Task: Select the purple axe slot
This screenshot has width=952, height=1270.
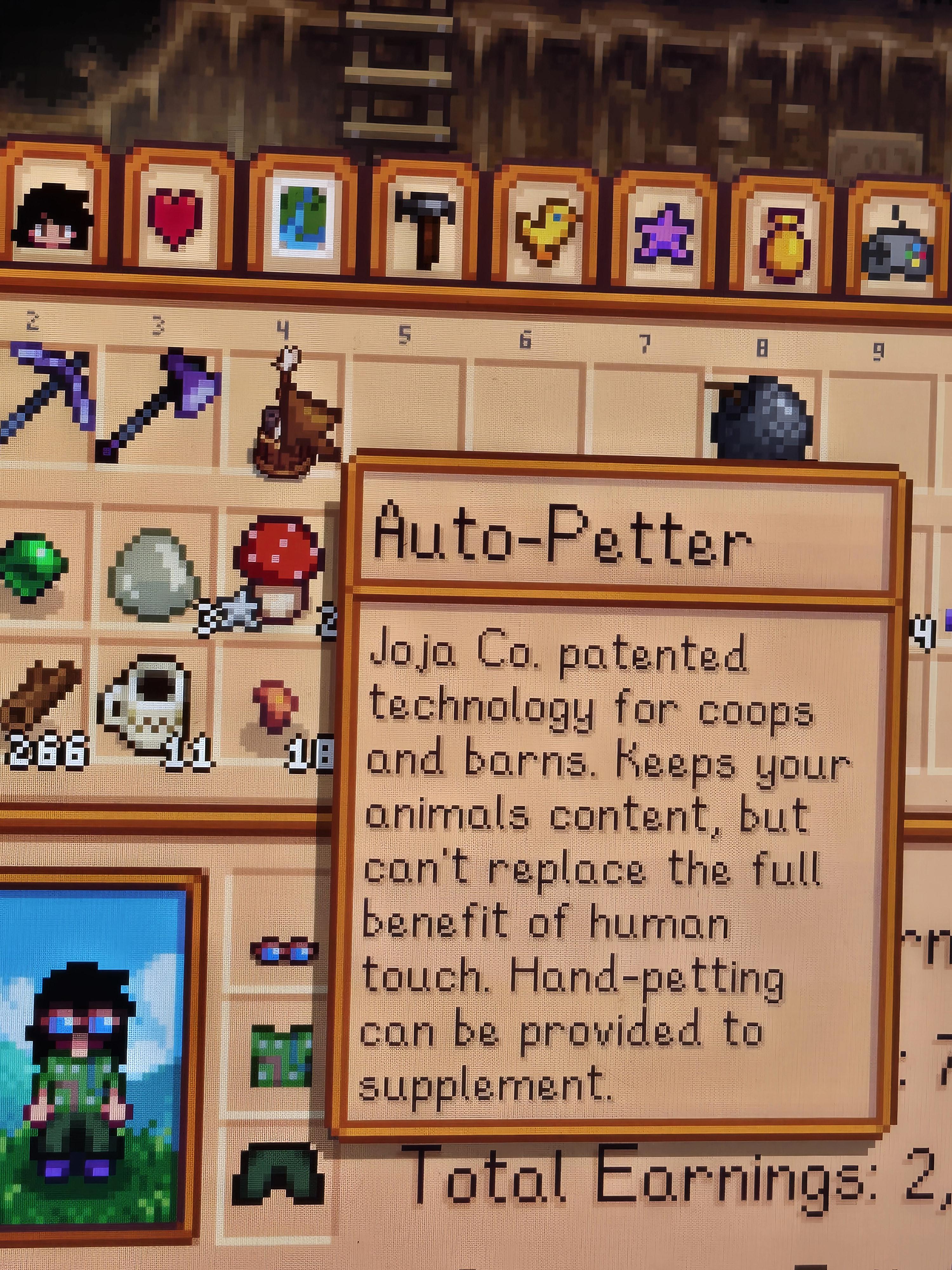Action: tap(161, 405)
